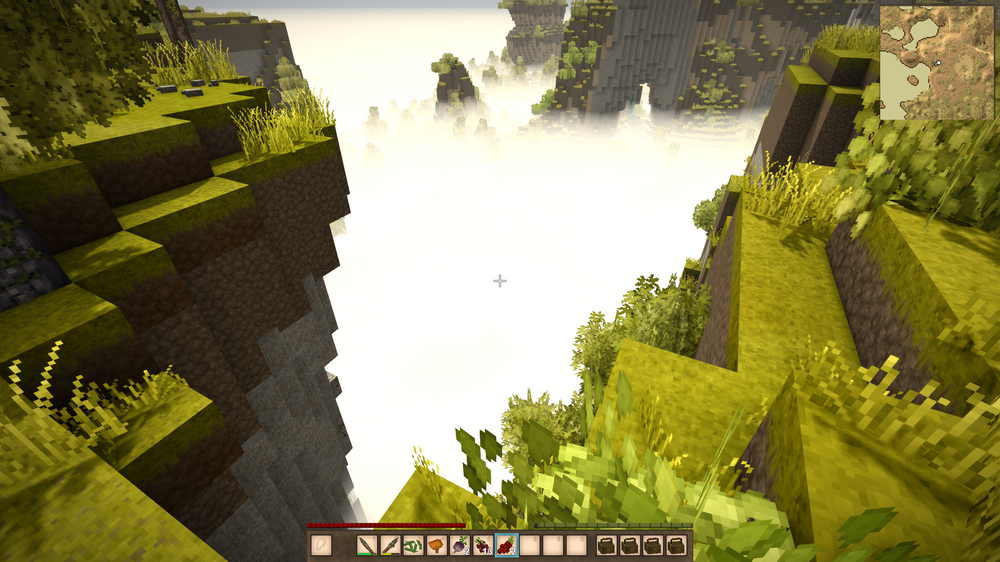Select the orange wooden sign item slot
This screenshot has height=562, width=1000.
click(437, 545)
